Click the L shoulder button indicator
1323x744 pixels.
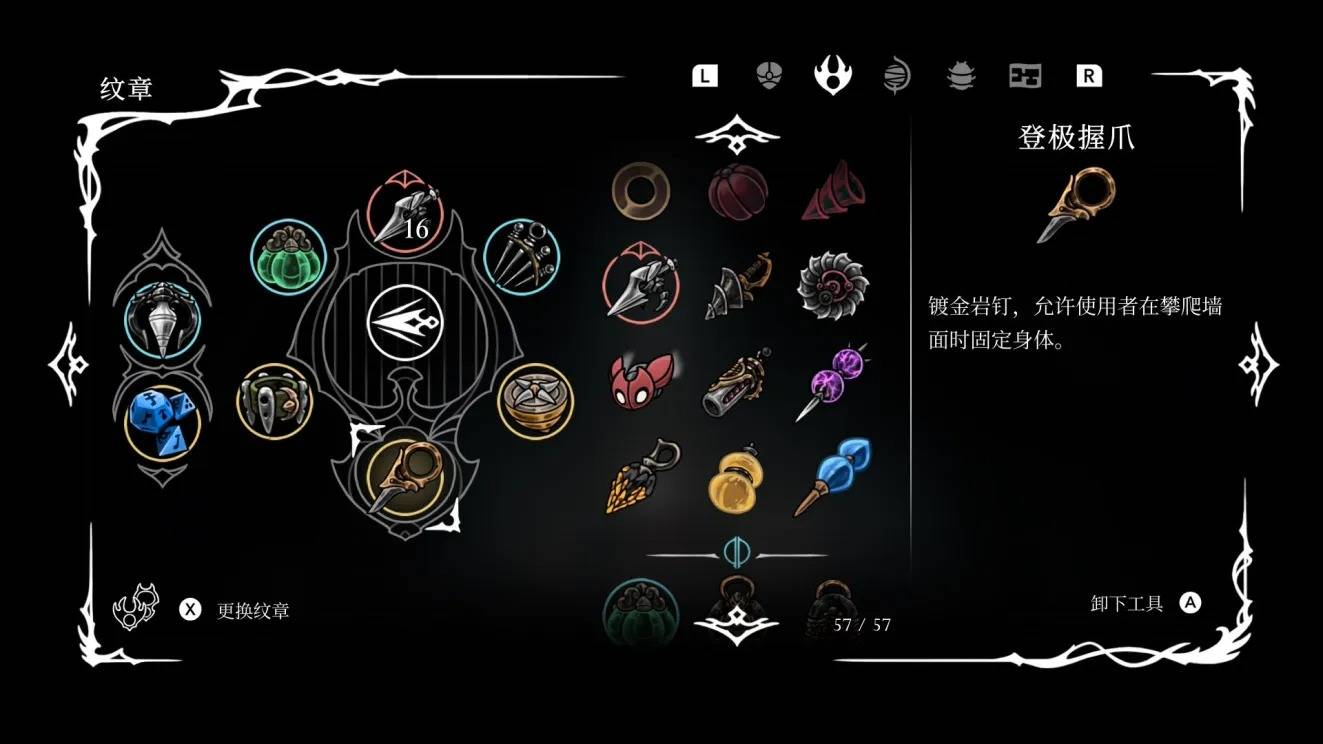(x=704, y=75)
